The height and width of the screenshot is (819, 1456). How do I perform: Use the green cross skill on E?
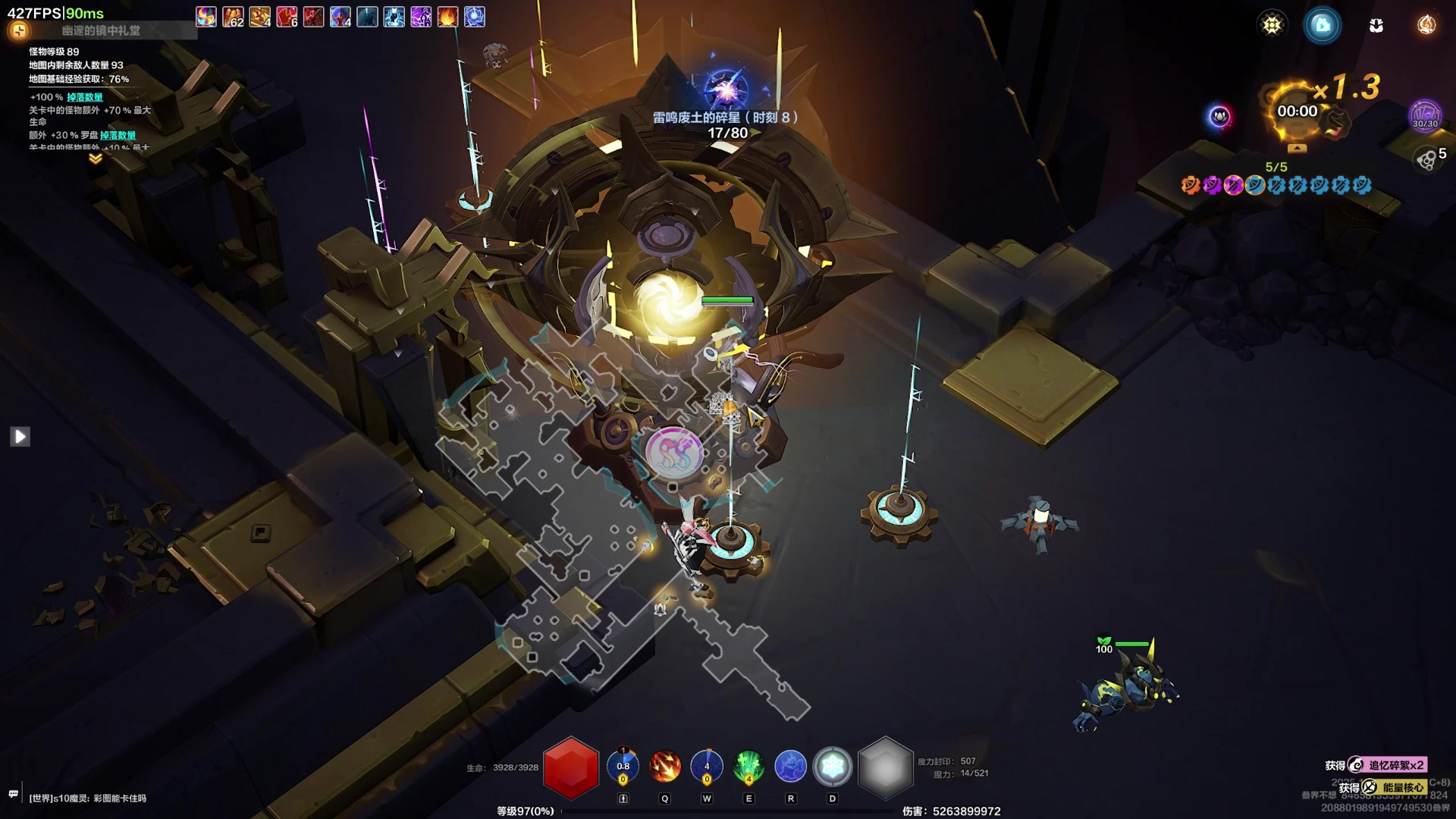(x=748, y=767)
